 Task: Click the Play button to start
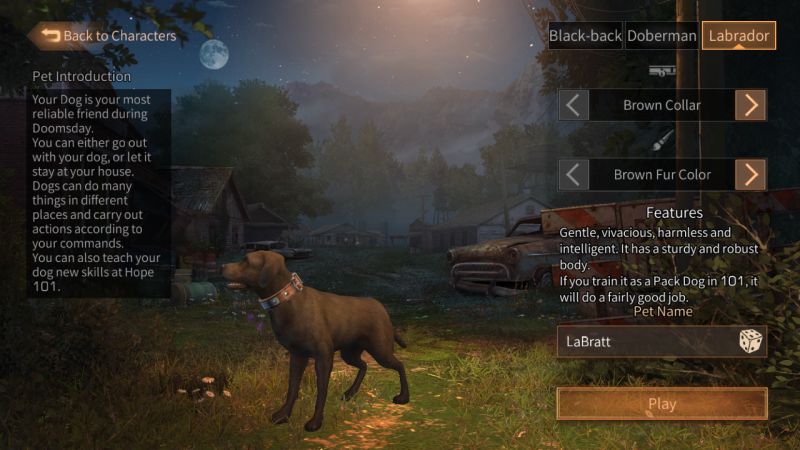(x=662, y=404)
